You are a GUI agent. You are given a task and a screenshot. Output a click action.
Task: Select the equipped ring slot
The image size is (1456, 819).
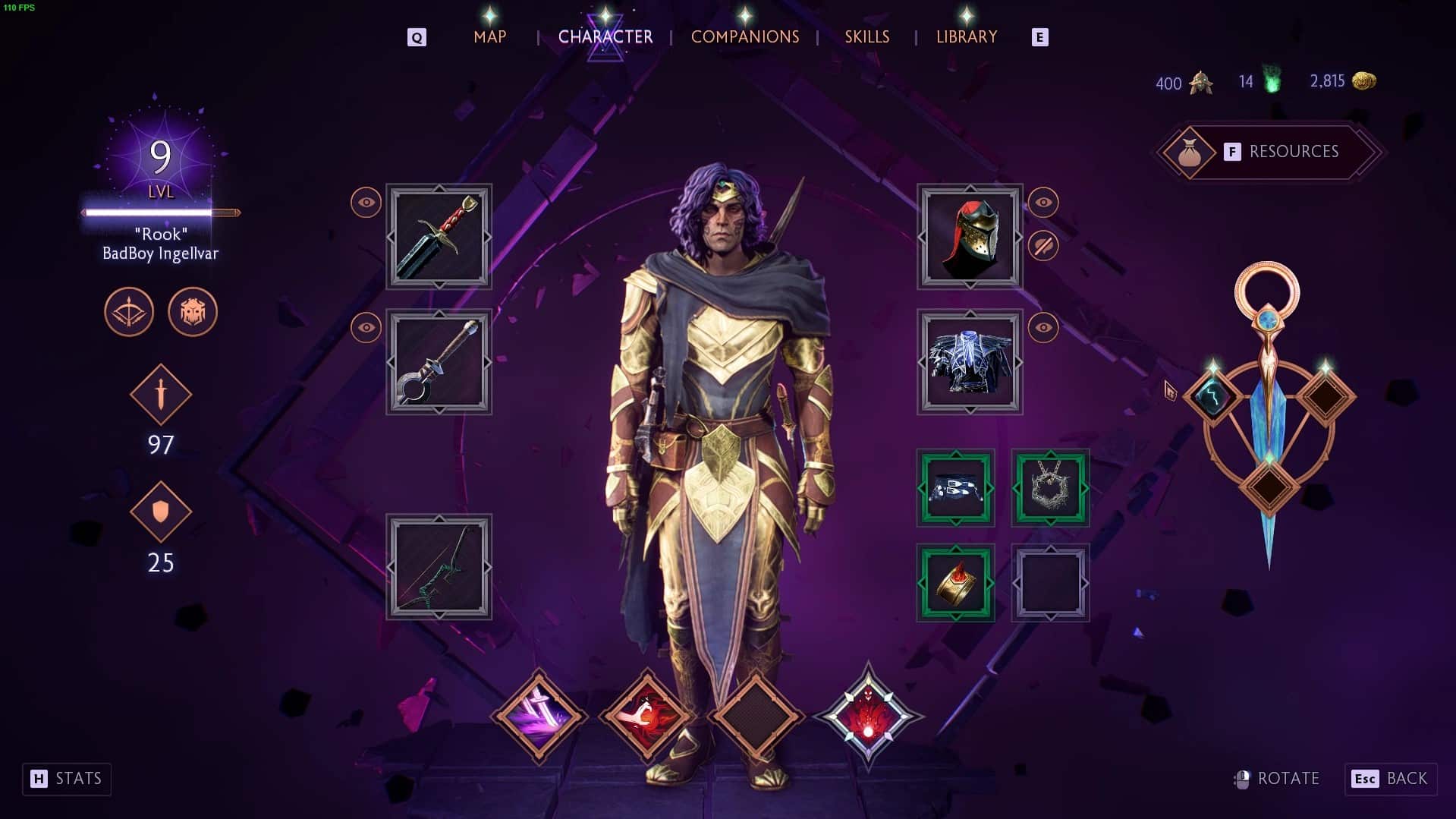coord(954,583)
